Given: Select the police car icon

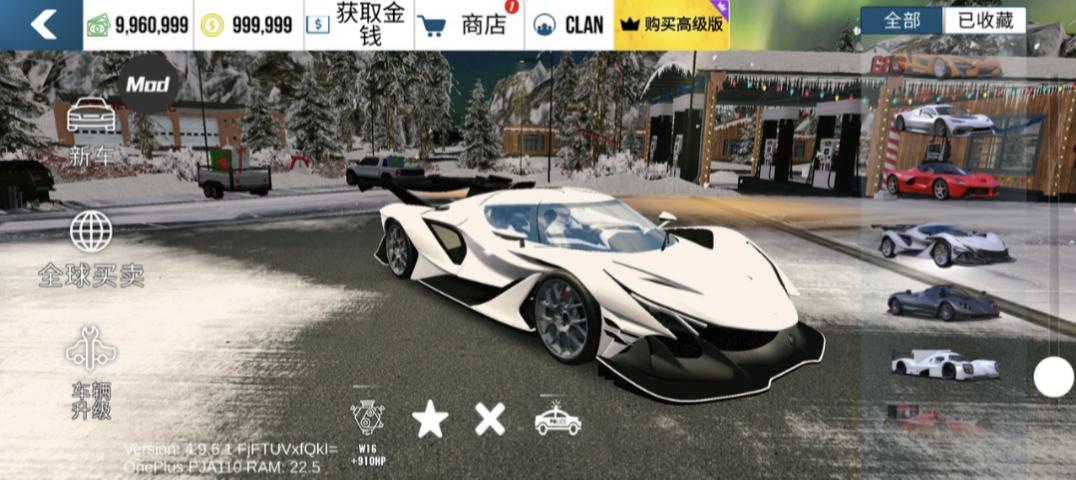Looking at the screenshot, I should 557,419.
